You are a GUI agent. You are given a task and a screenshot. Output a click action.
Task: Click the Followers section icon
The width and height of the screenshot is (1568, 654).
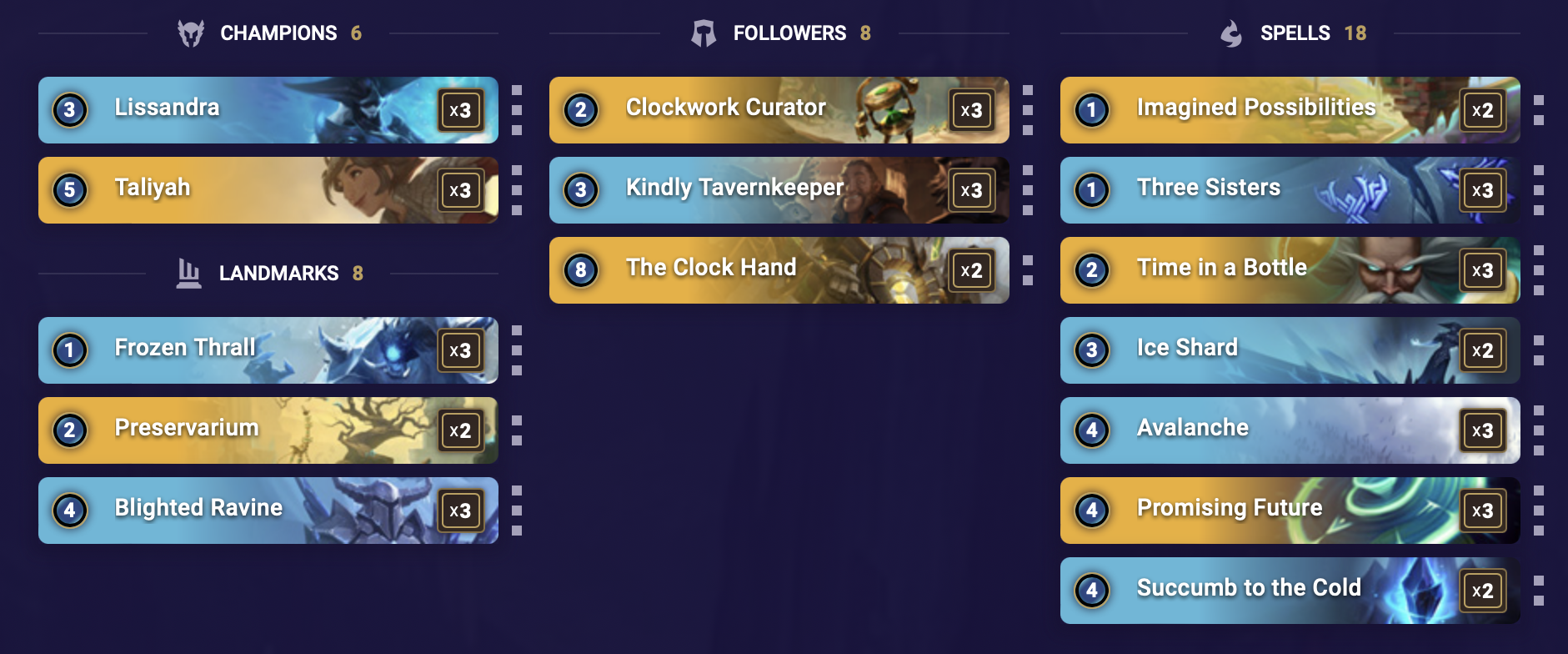click(x=704, y=33)
